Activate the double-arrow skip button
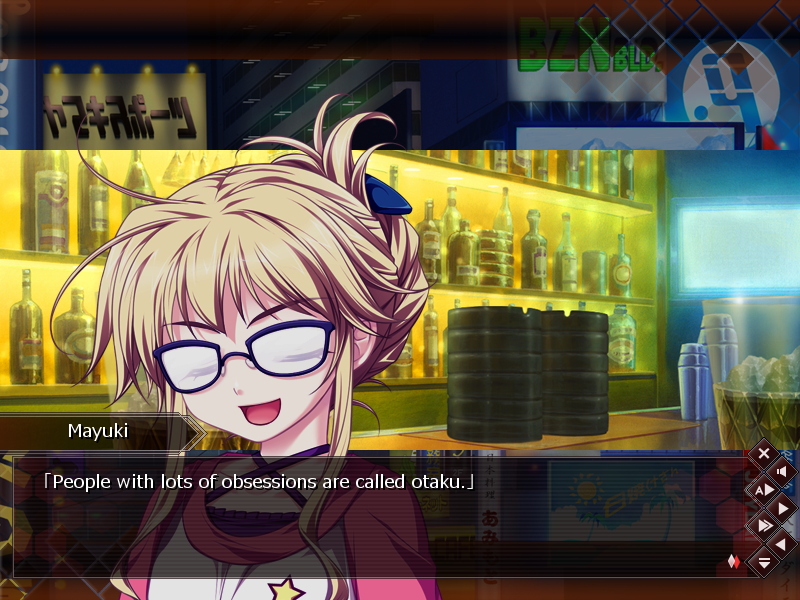800x600 pixels. pos(764,525)
